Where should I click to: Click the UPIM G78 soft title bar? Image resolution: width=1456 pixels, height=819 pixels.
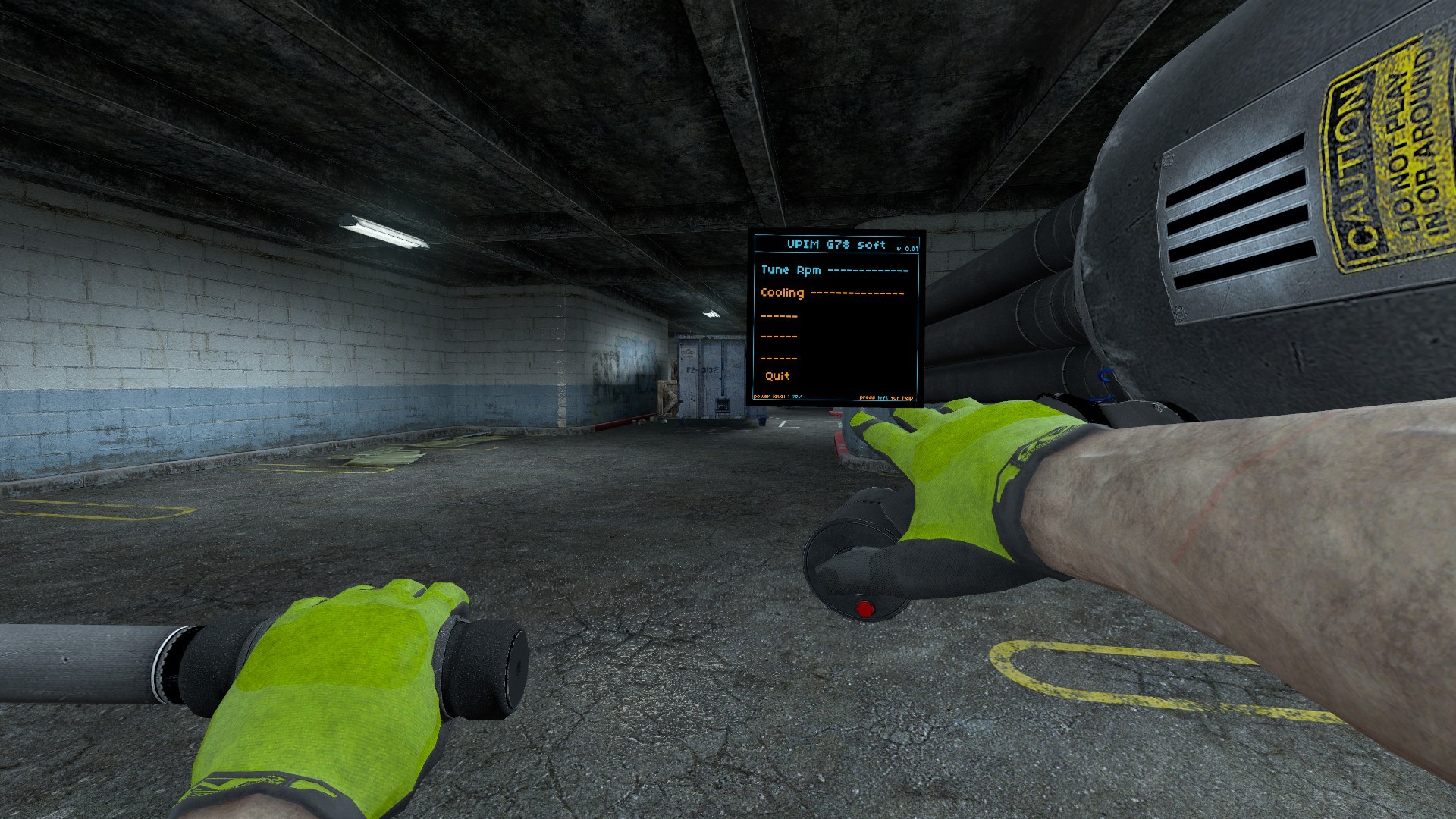tap(834, 245)
